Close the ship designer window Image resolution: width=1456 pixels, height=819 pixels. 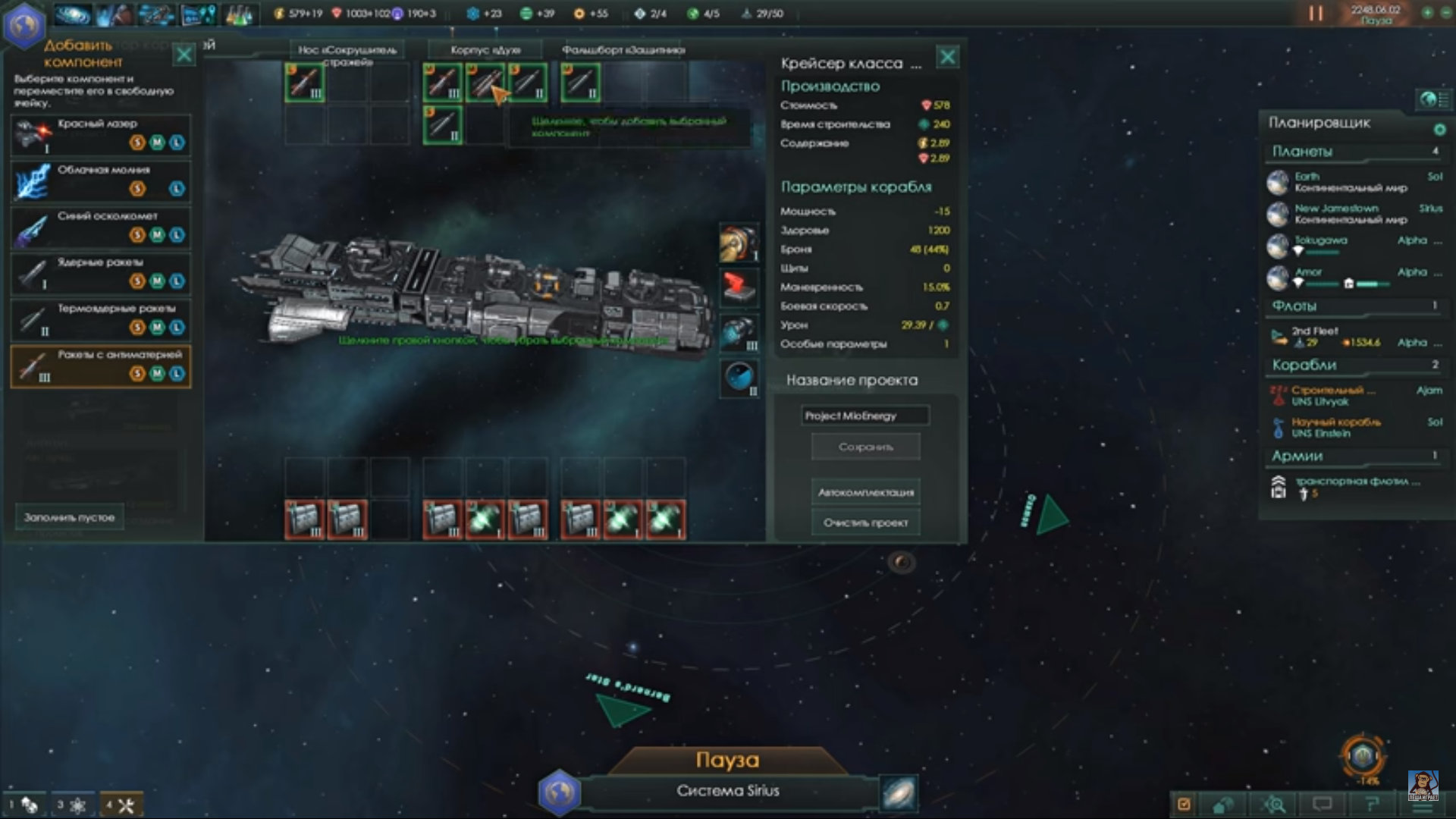coord(948,57)
